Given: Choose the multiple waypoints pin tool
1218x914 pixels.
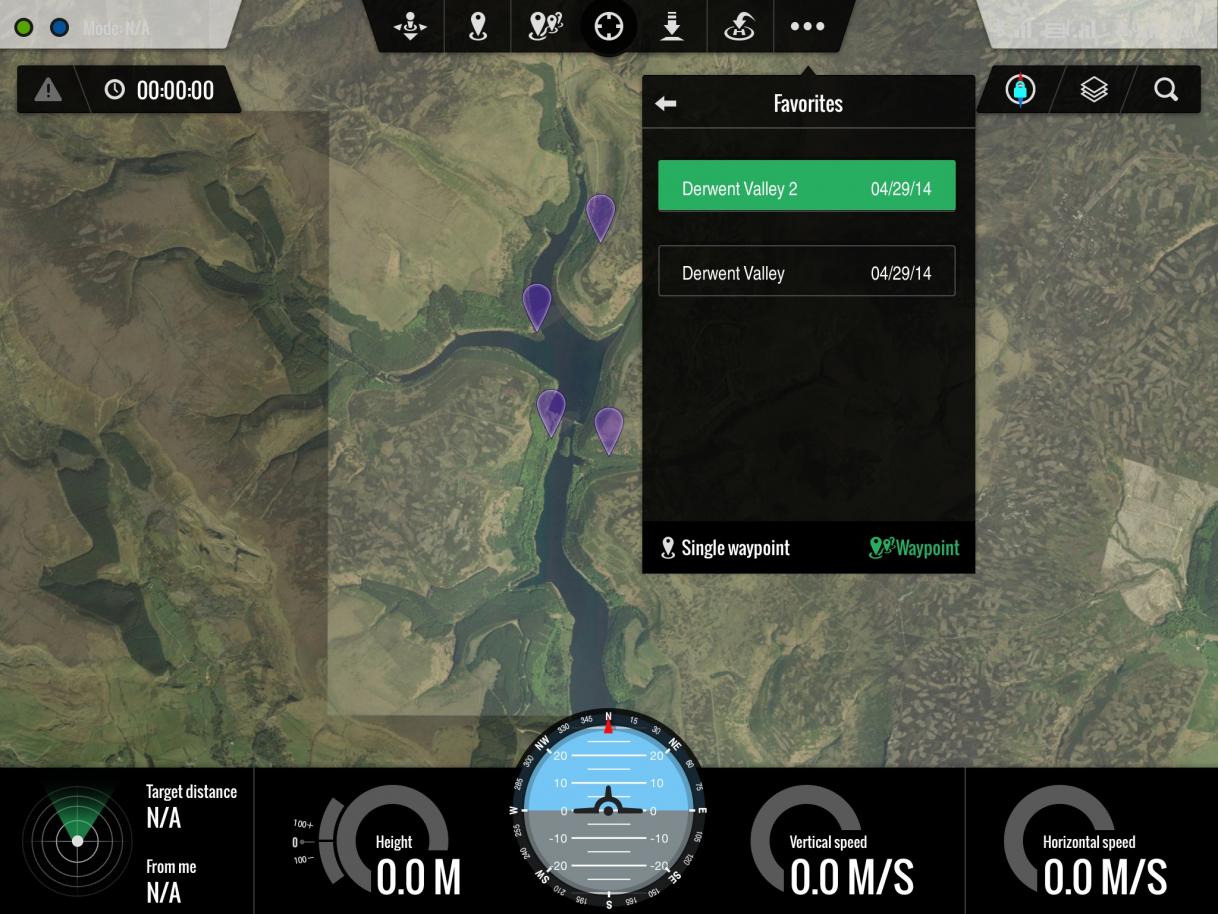Looking at the screenshot, I should coord(544,27).
